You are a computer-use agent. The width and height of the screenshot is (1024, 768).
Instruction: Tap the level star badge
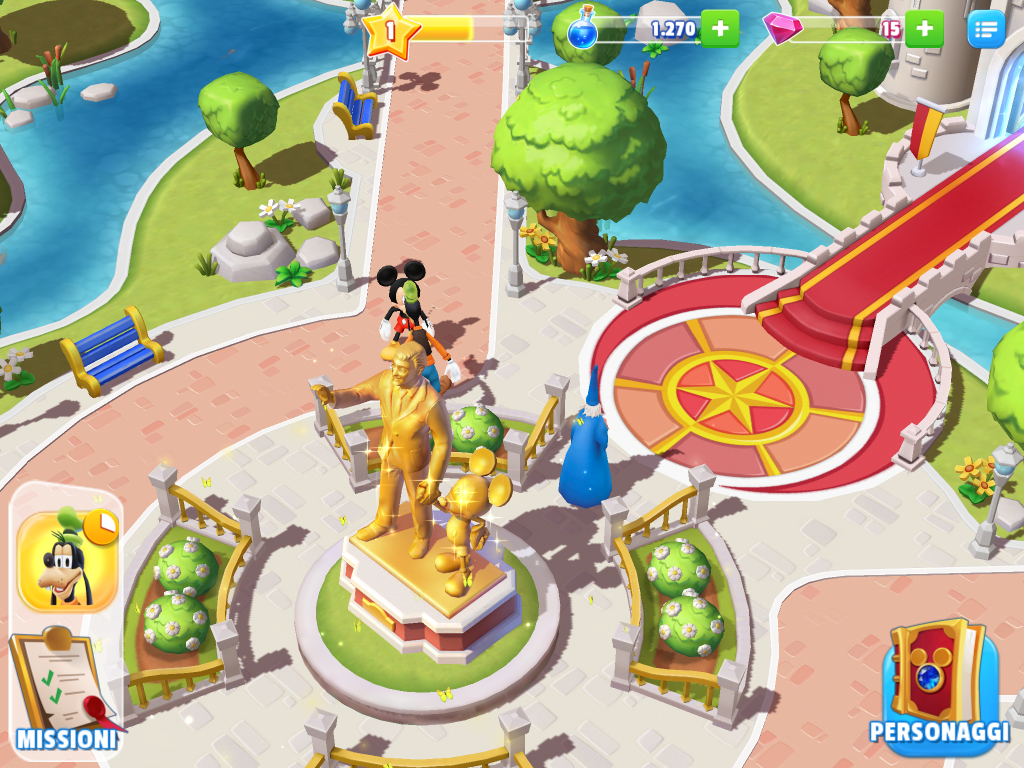tap(389, 30)
